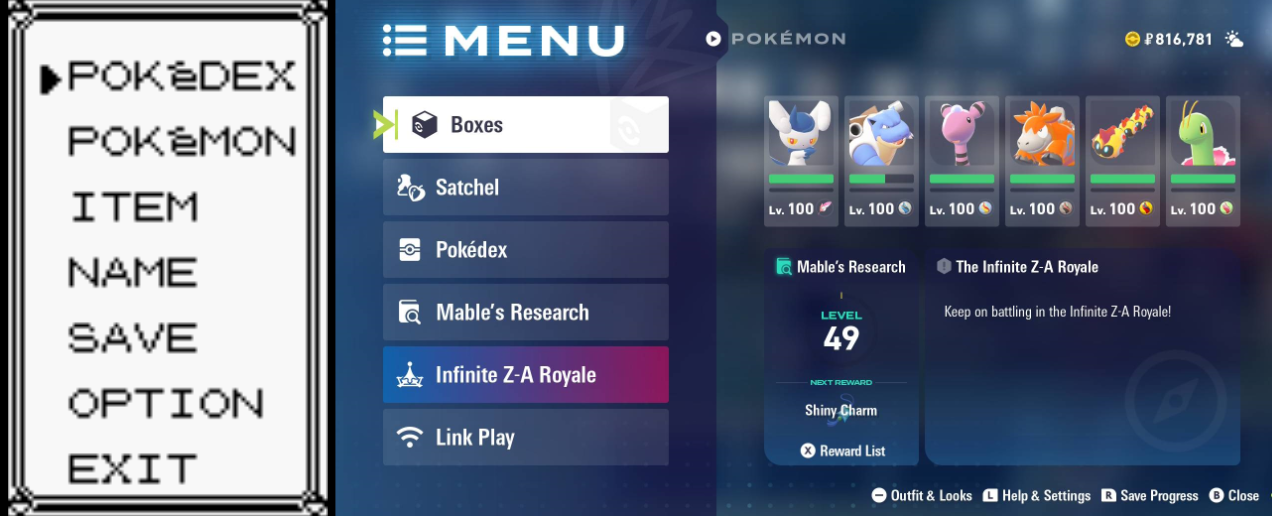Image resolution: width=1272 pixels, height=516 pixels.
Task: Open the Satchel
Action: coord(525,187)
